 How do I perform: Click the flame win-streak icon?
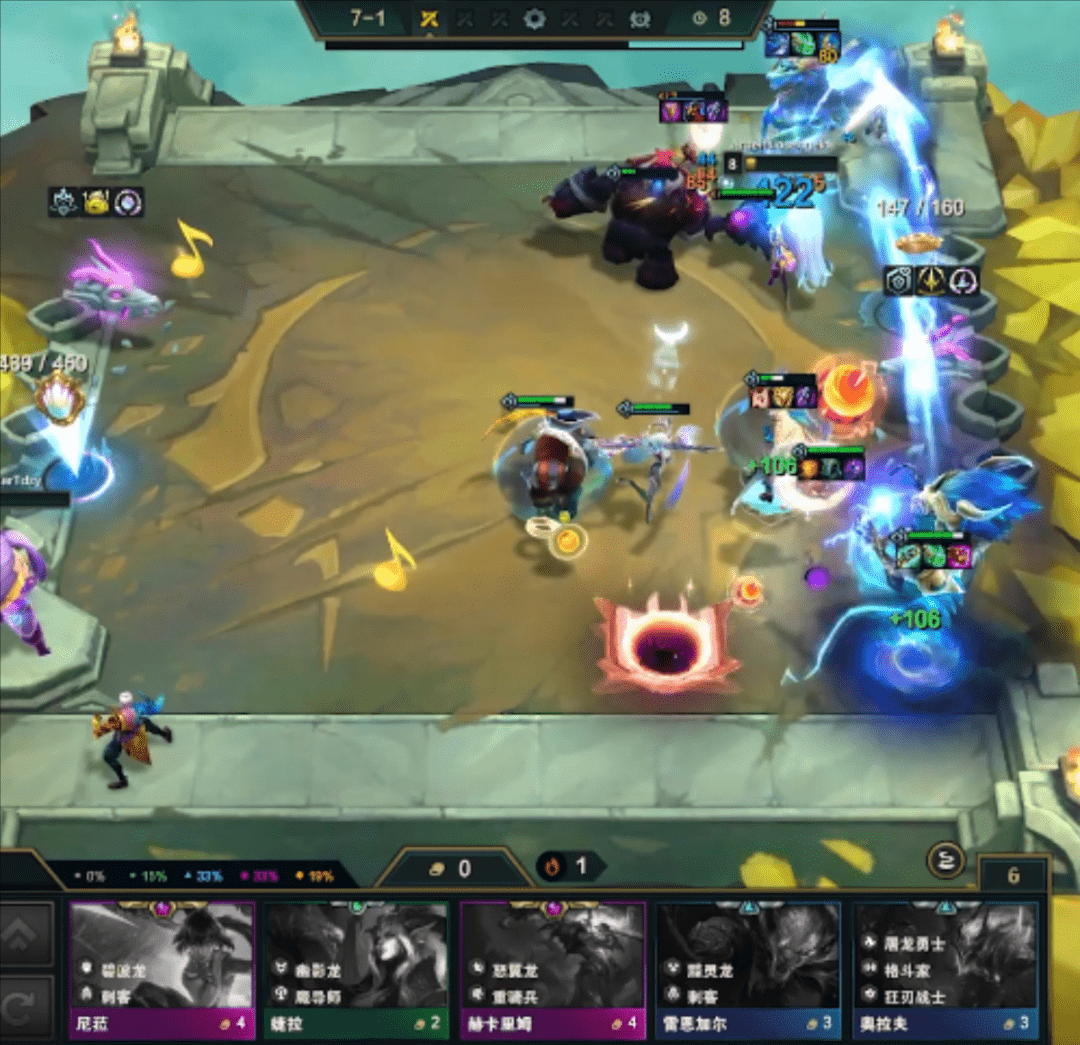pyautogui.click(x=550, y=866)
